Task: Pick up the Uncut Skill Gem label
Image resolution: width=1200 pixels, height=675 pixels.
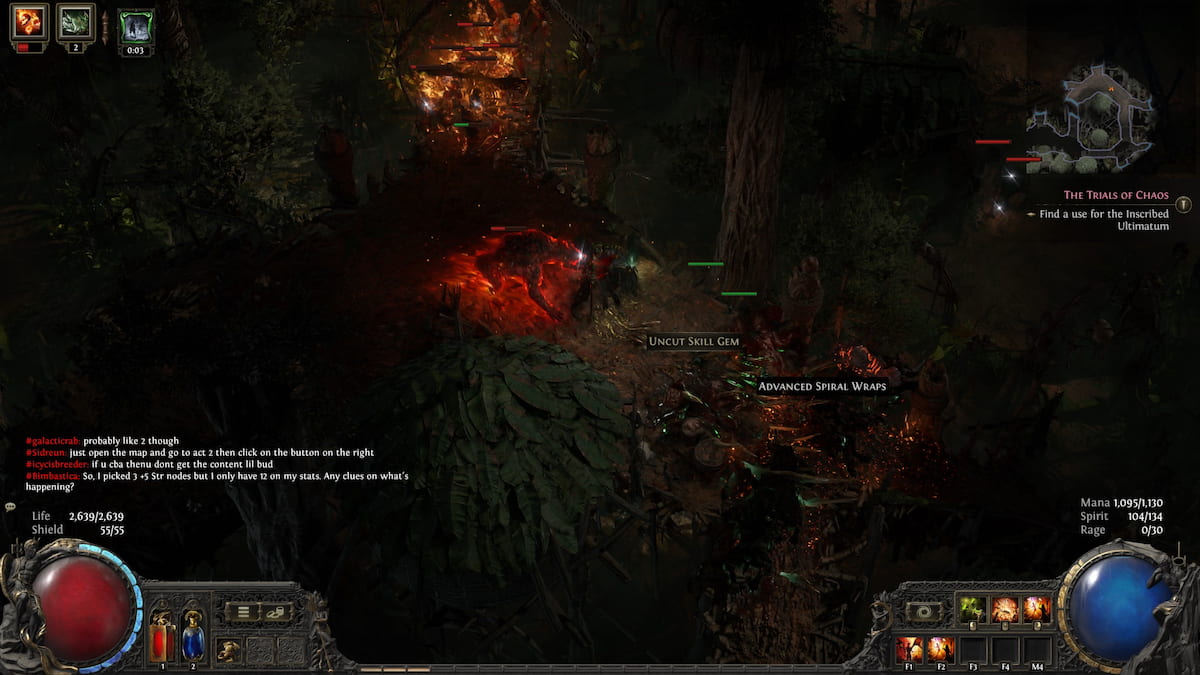Action: click(x=693, y=342)
